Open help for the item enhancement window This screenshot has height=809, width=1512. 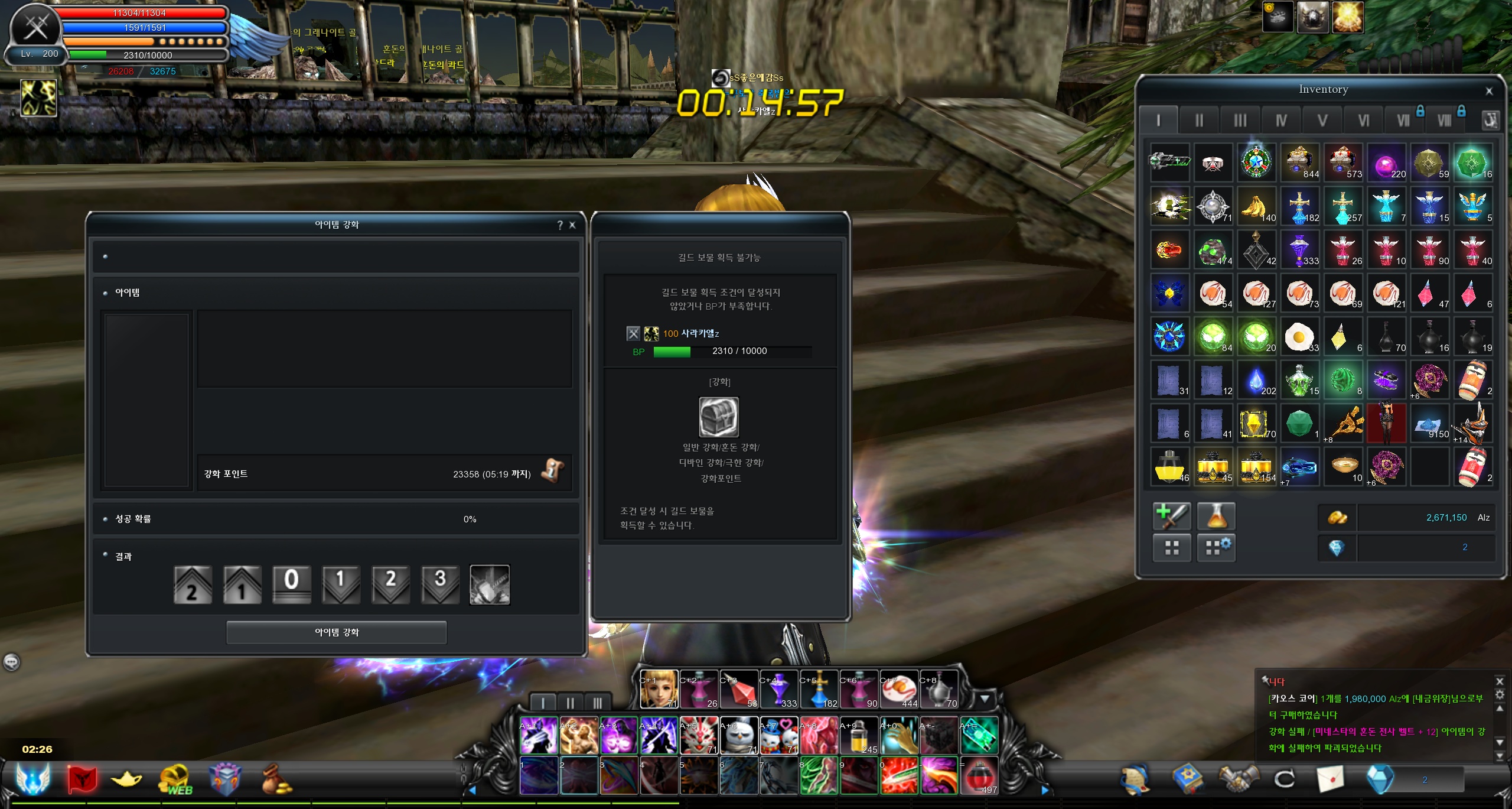560,225
